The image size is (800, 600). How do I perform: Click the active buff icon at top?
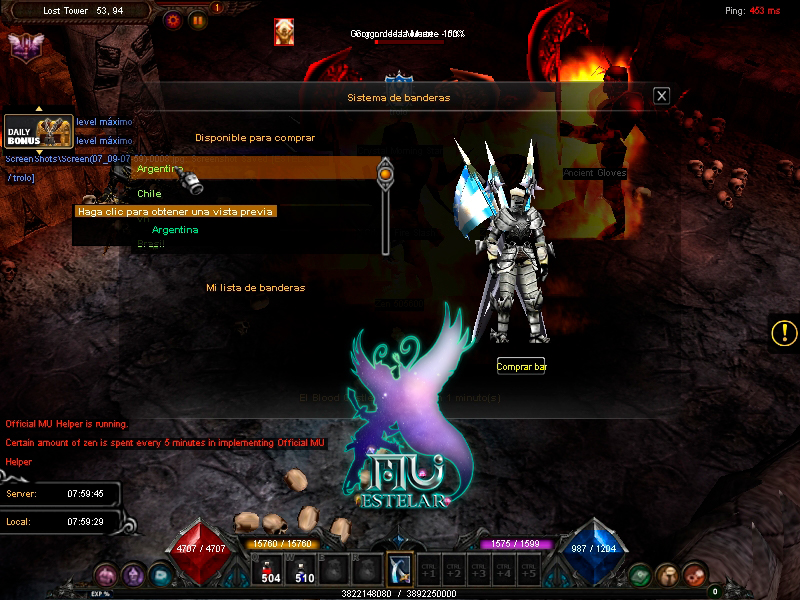click(x=284, y=33)
